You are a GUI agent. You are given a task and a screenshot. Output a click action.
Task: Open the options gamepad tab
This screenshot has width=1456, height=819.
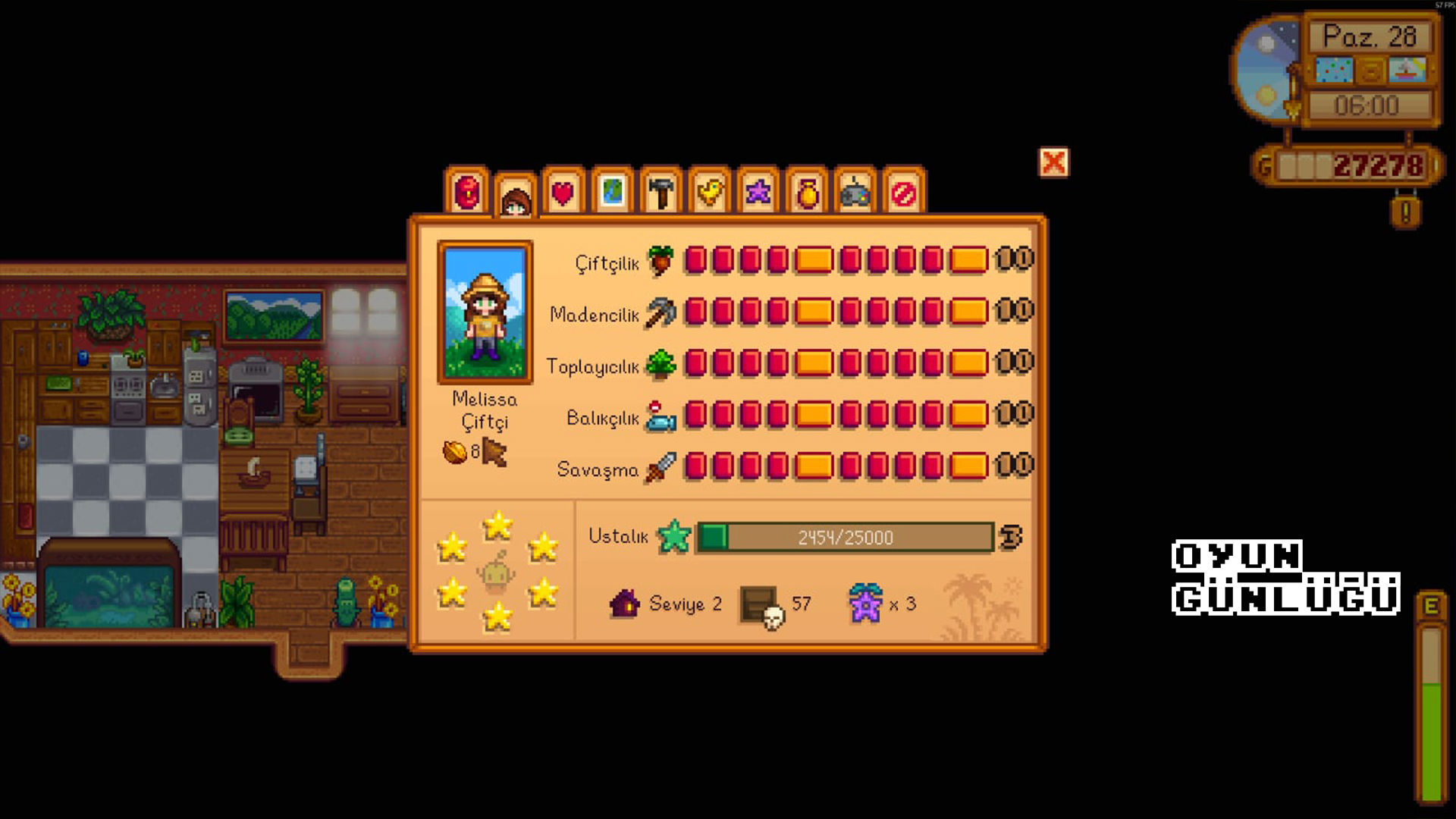point(855,193)
